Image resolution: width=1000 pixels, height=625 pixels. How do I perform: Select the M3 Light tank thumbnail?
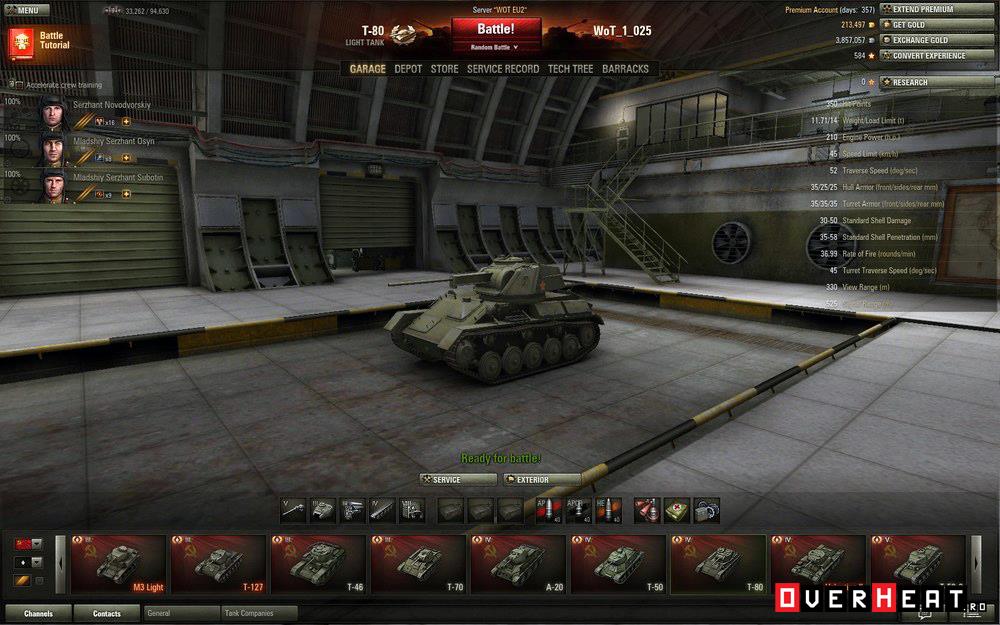click(x=118, y=565)
